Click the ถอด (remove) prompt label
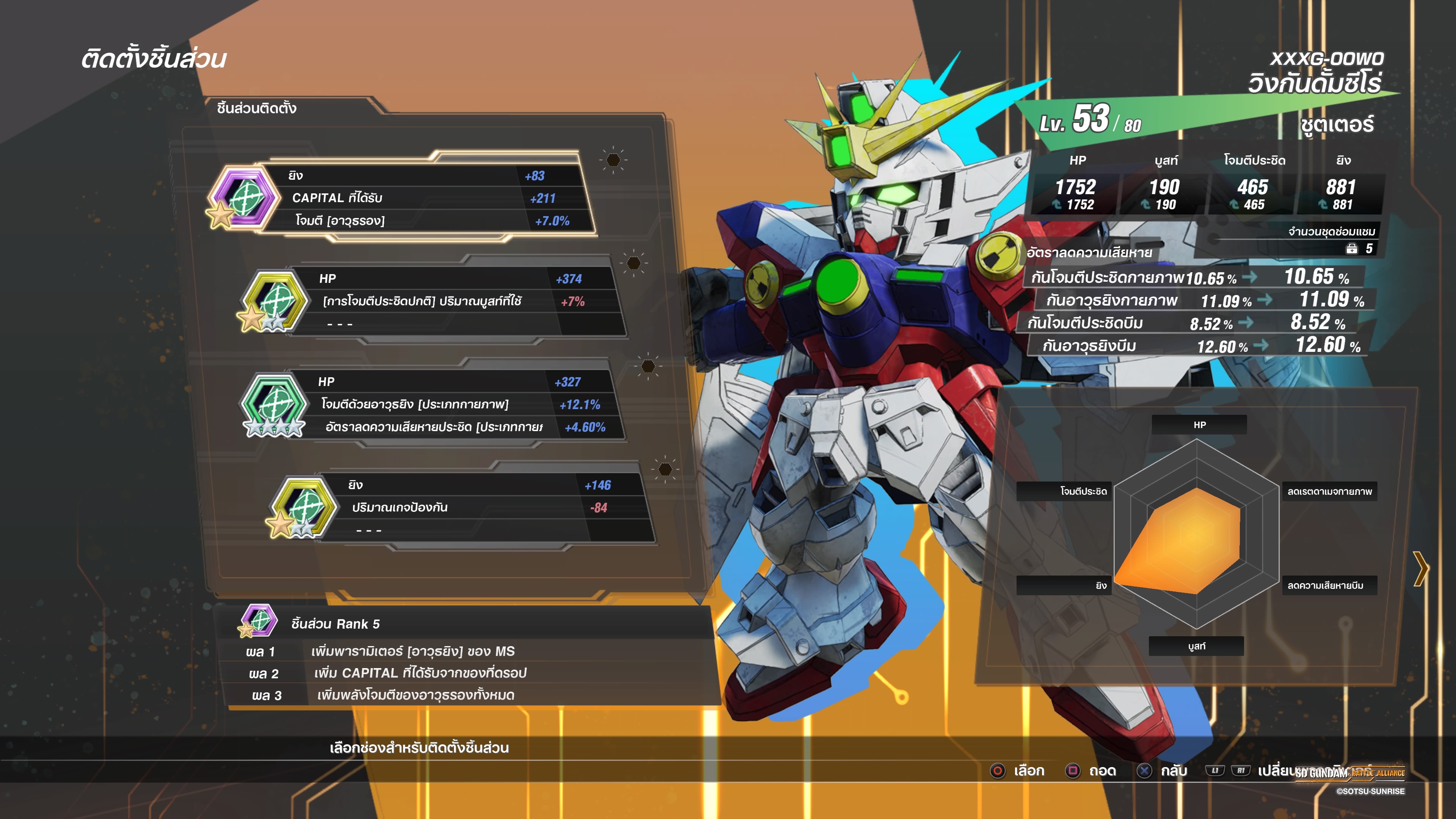The image size is (1456, 819). pos(1102,771)
